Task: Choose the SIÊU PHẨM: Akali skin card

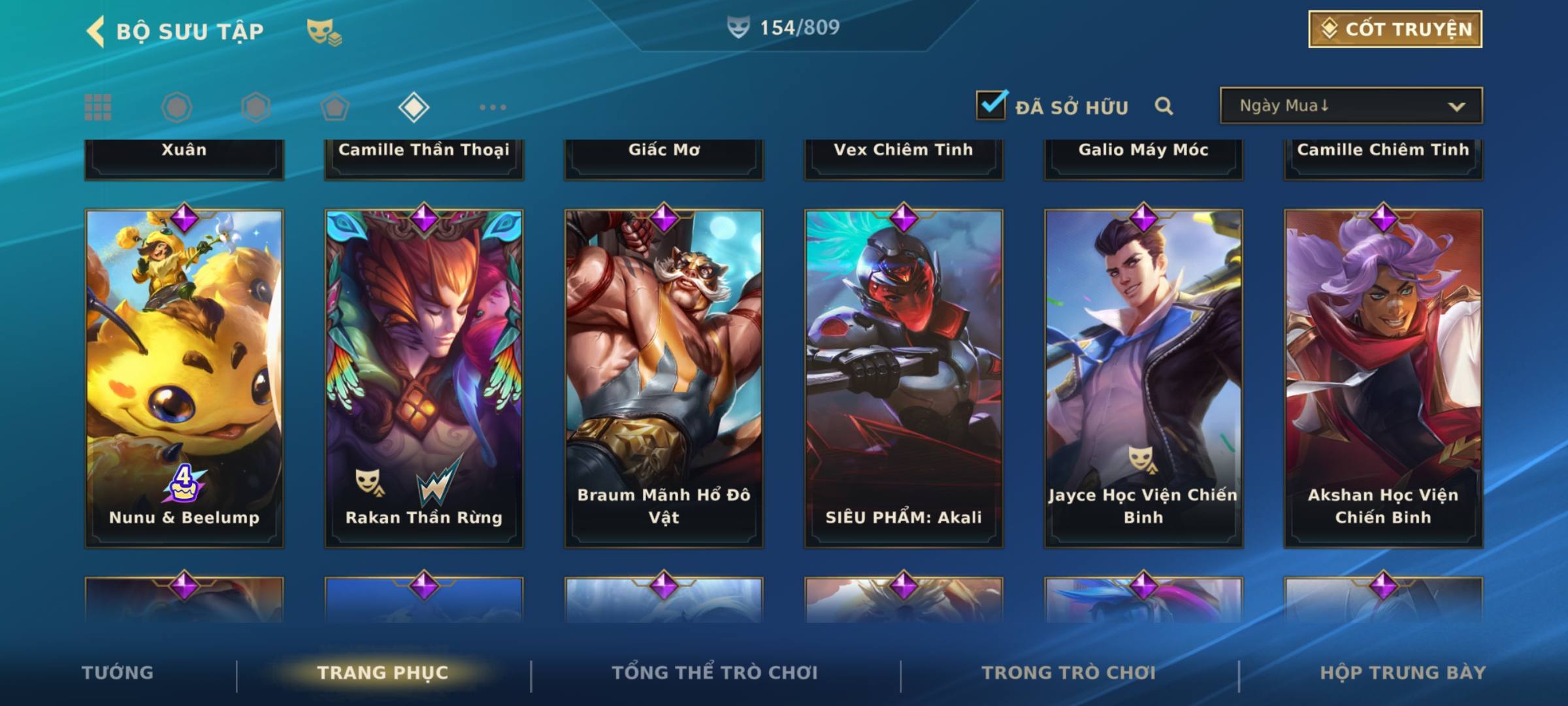Action: pyautogui.click(x=904, y=378)
